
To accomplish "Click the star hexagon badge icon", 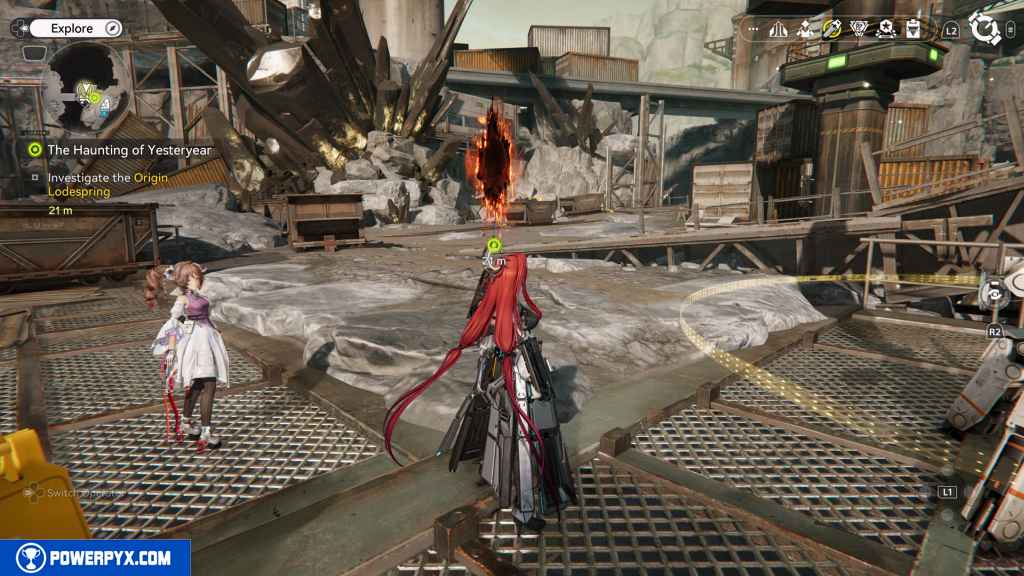I will coord(885,30).
